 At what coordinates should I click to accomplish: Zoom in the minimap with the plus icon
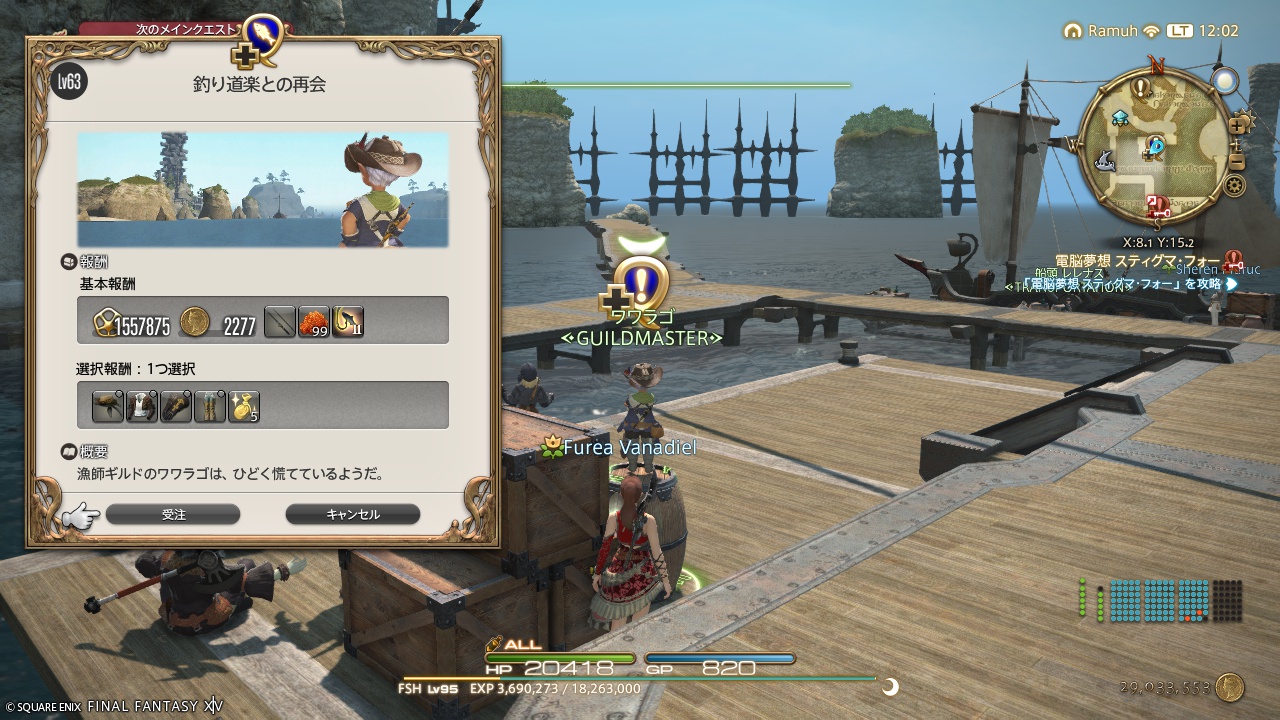point(1238,125)
